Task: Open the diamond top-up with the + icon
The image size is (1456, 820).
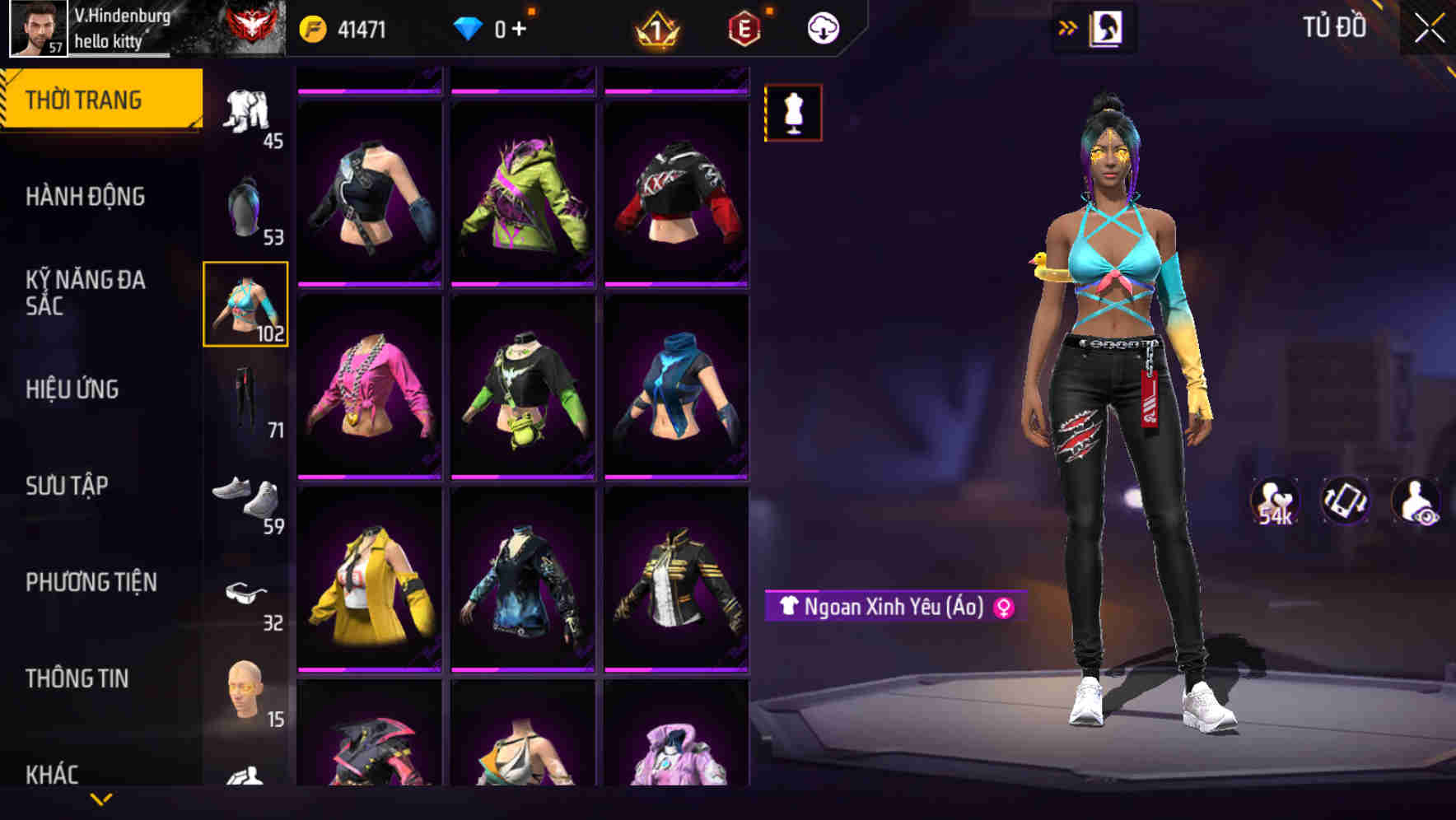Action: 520,27
